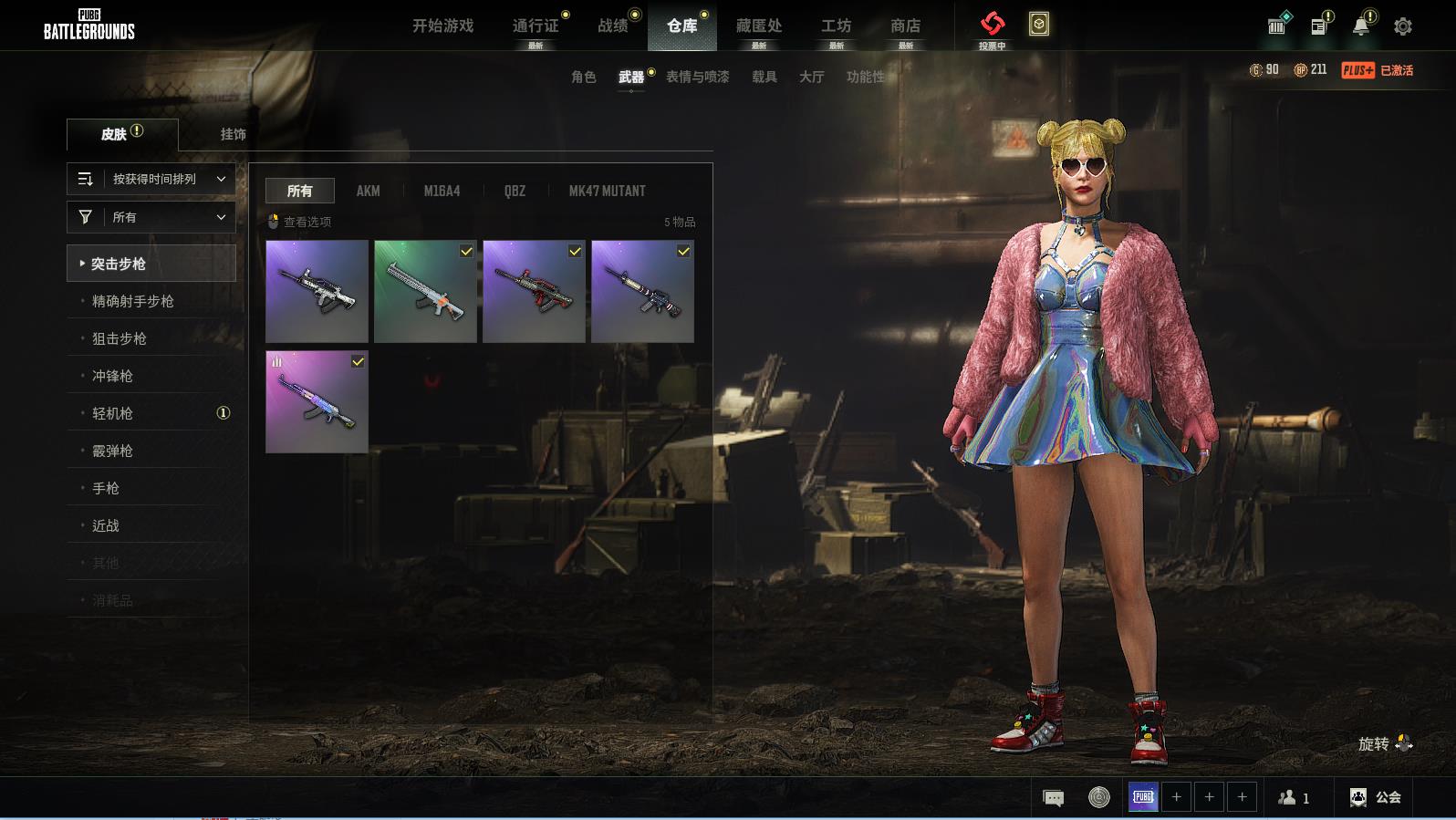1456x820 pixels.
Task: Open the 按获得时间排列 sort dropdown
Action: tap(151, 179)
